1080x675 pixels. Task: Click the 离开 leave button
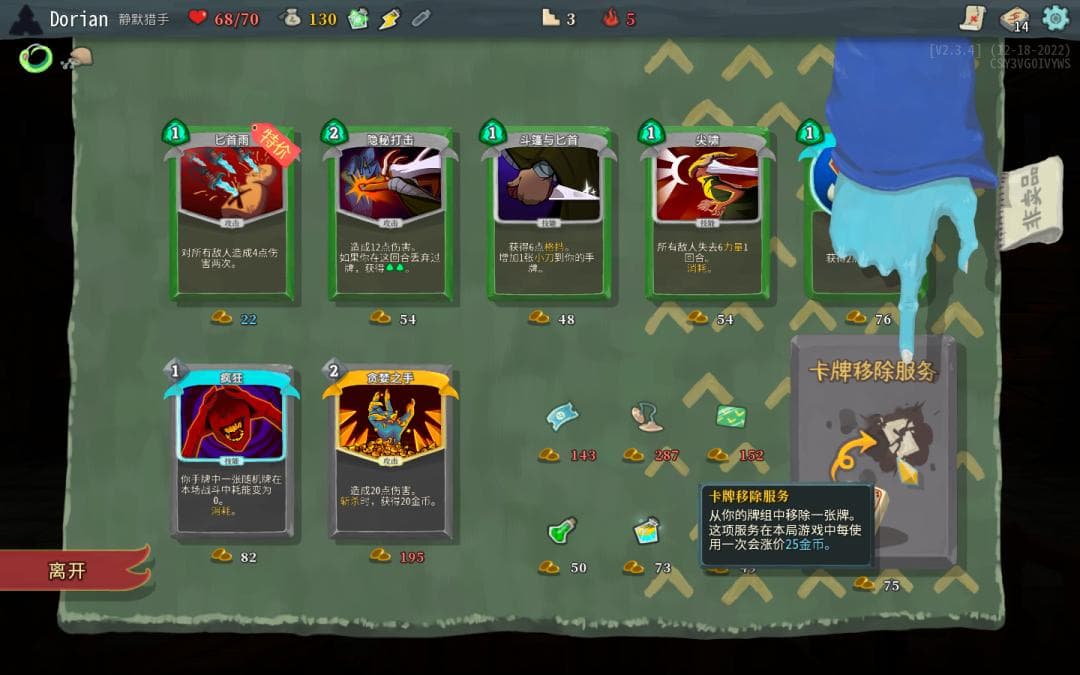tap(70, 571)
